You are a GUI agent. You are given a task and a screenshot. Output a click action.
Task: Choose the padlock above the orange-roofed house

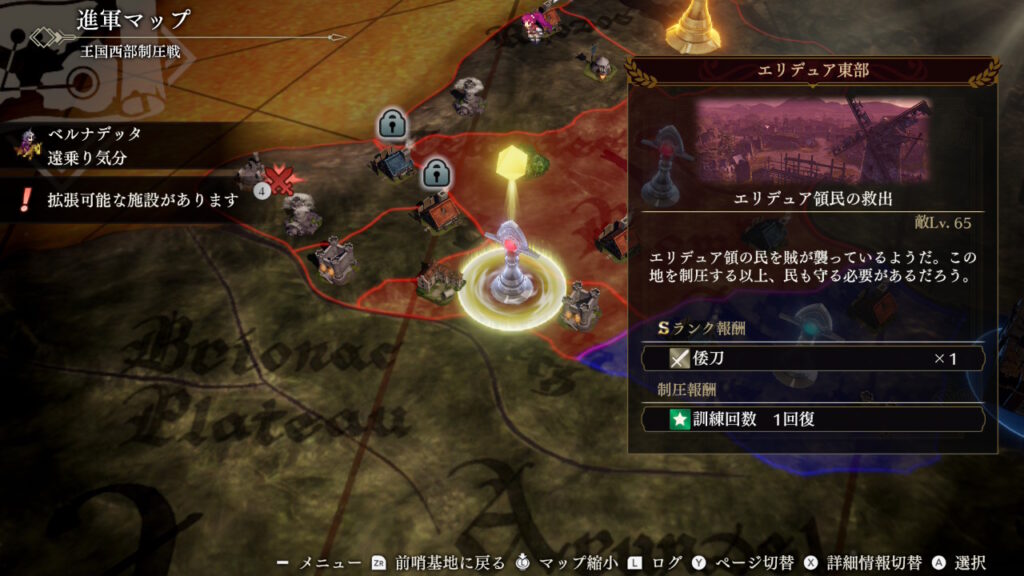tap(434, 173)
